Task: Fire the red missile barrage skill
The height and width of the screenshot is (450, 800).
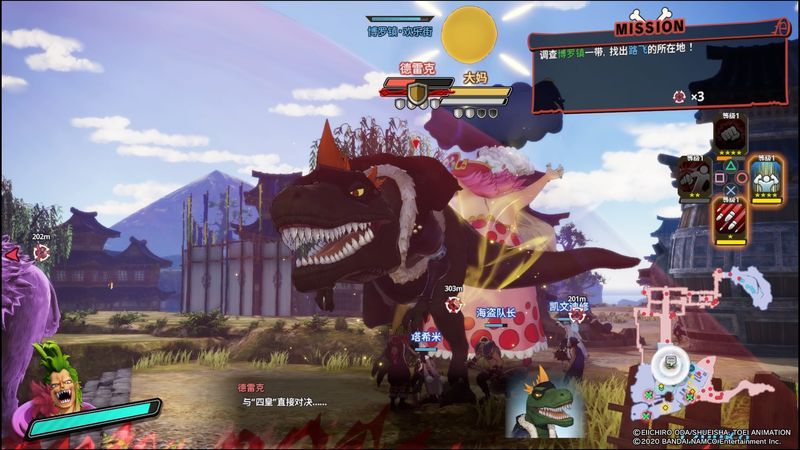Action: 731,218
